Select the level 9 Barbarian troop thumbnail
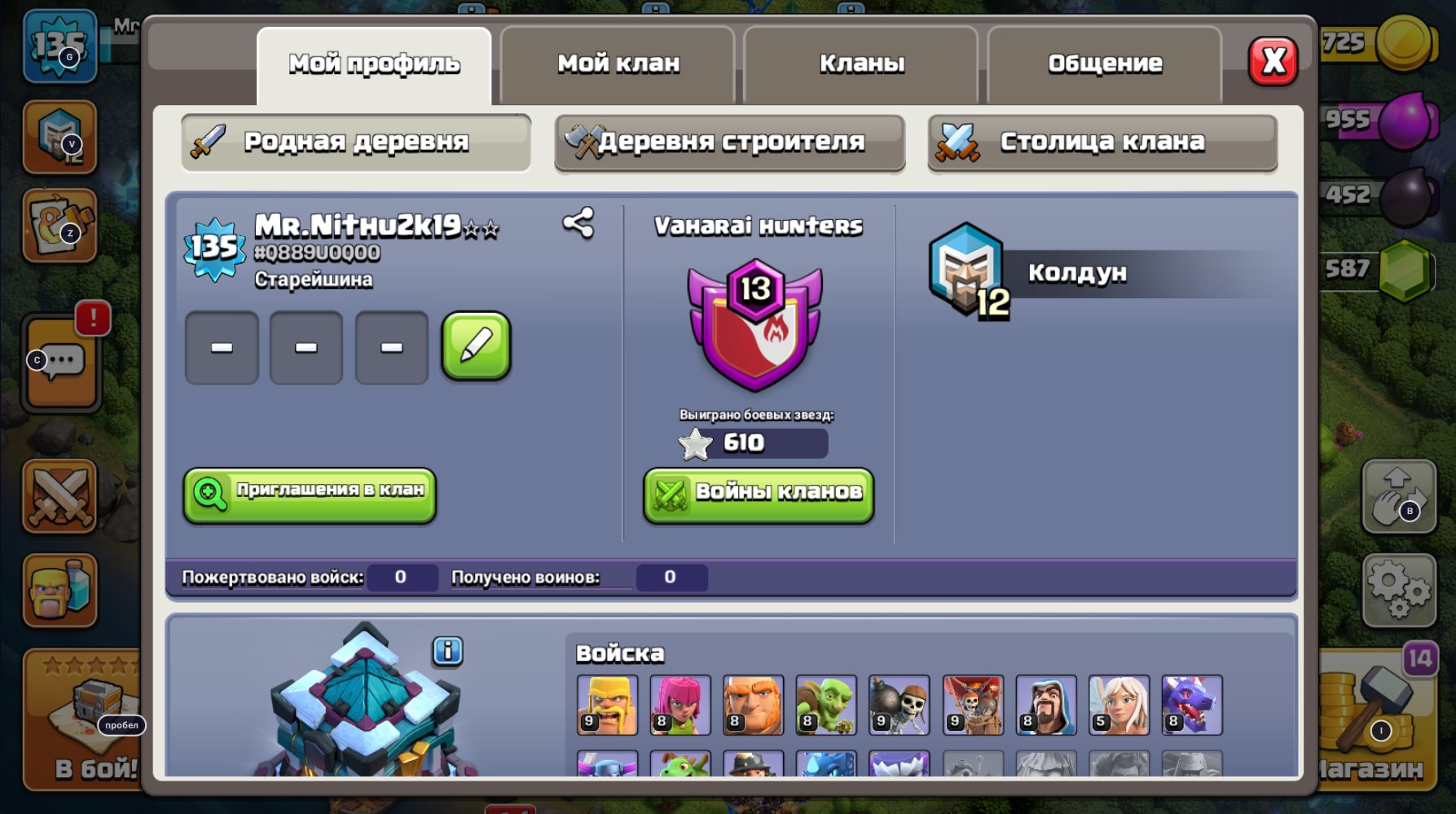 (x=606, y=706)
